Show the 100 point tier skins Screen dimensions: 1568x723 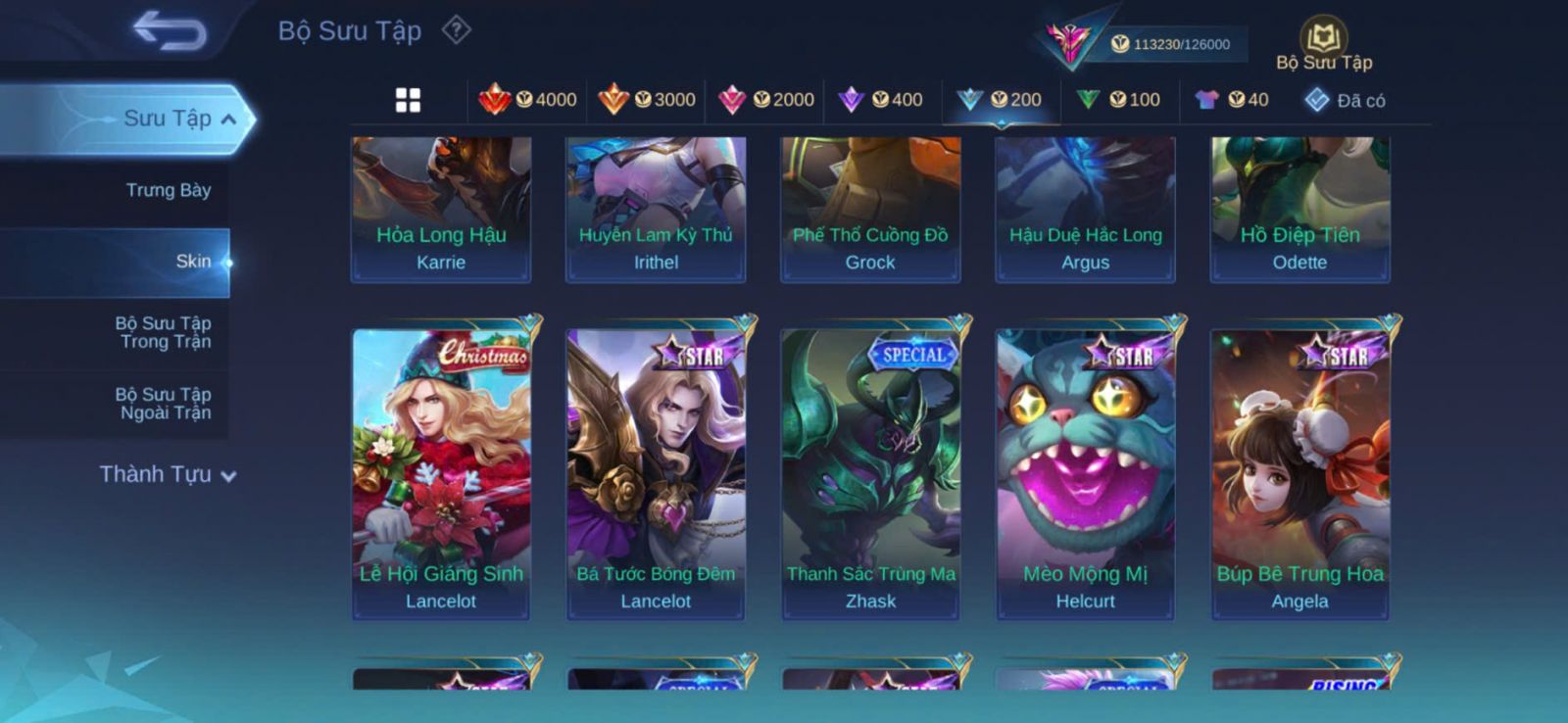pos(1118,100)
